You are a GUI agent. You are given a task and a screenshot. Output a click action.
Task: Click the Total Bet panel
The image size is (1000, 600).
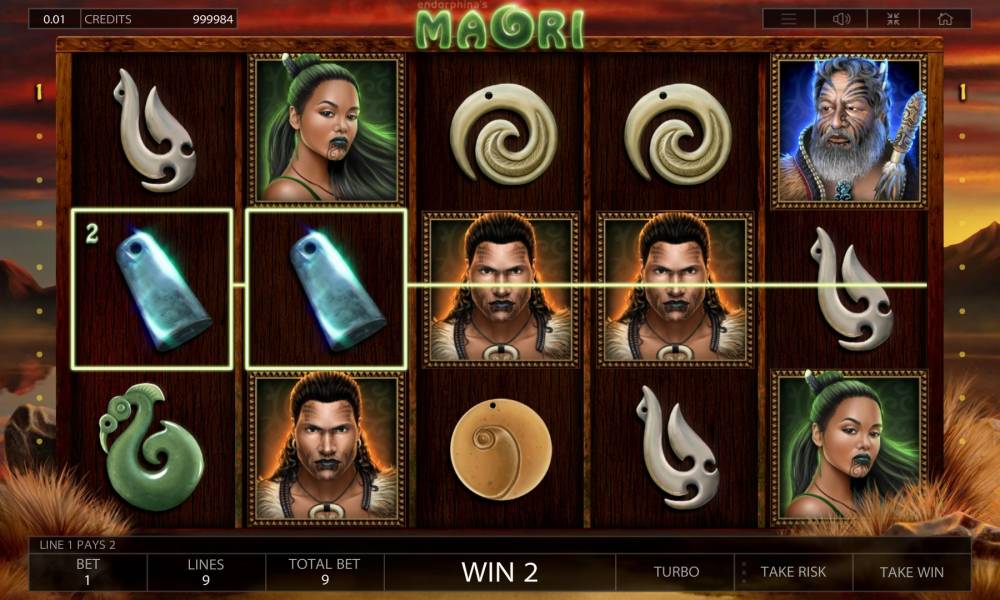pyautogui.click(x=324, y=572)
